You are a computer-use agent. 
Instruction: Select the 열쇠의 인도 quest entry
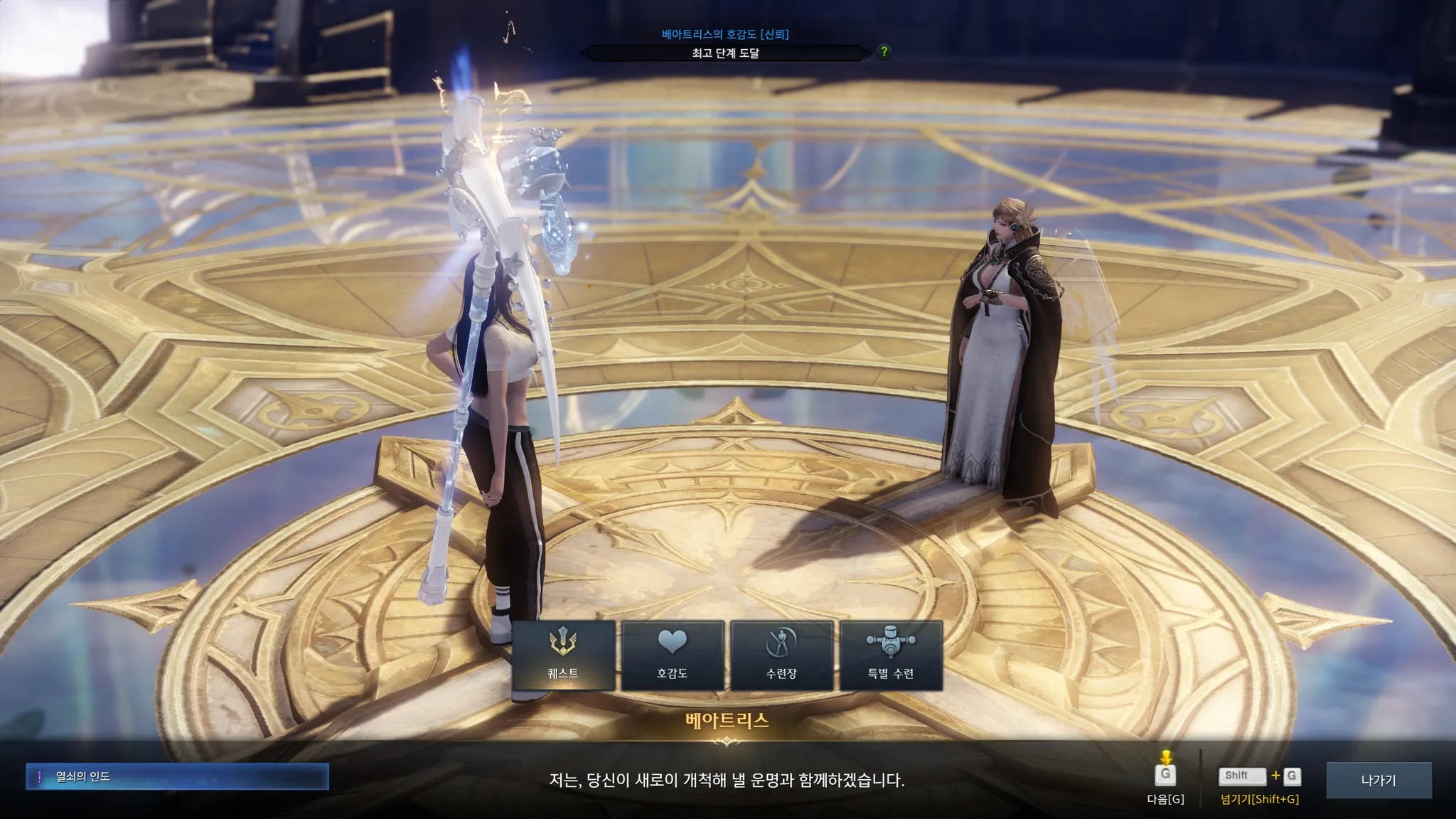(177, 776)
